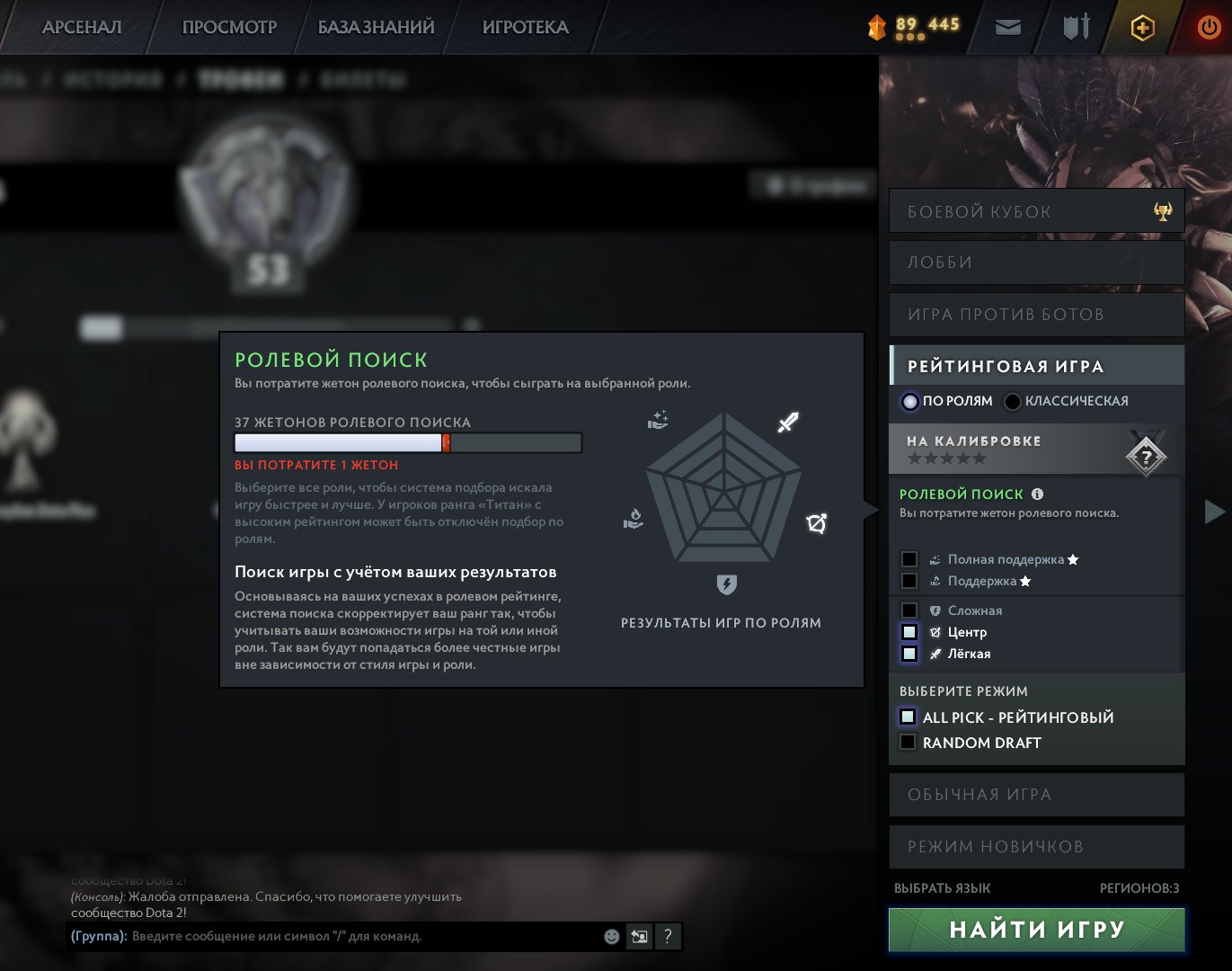Enable the RANDOM DRAFT mode checkbox

tap(907, 742)
